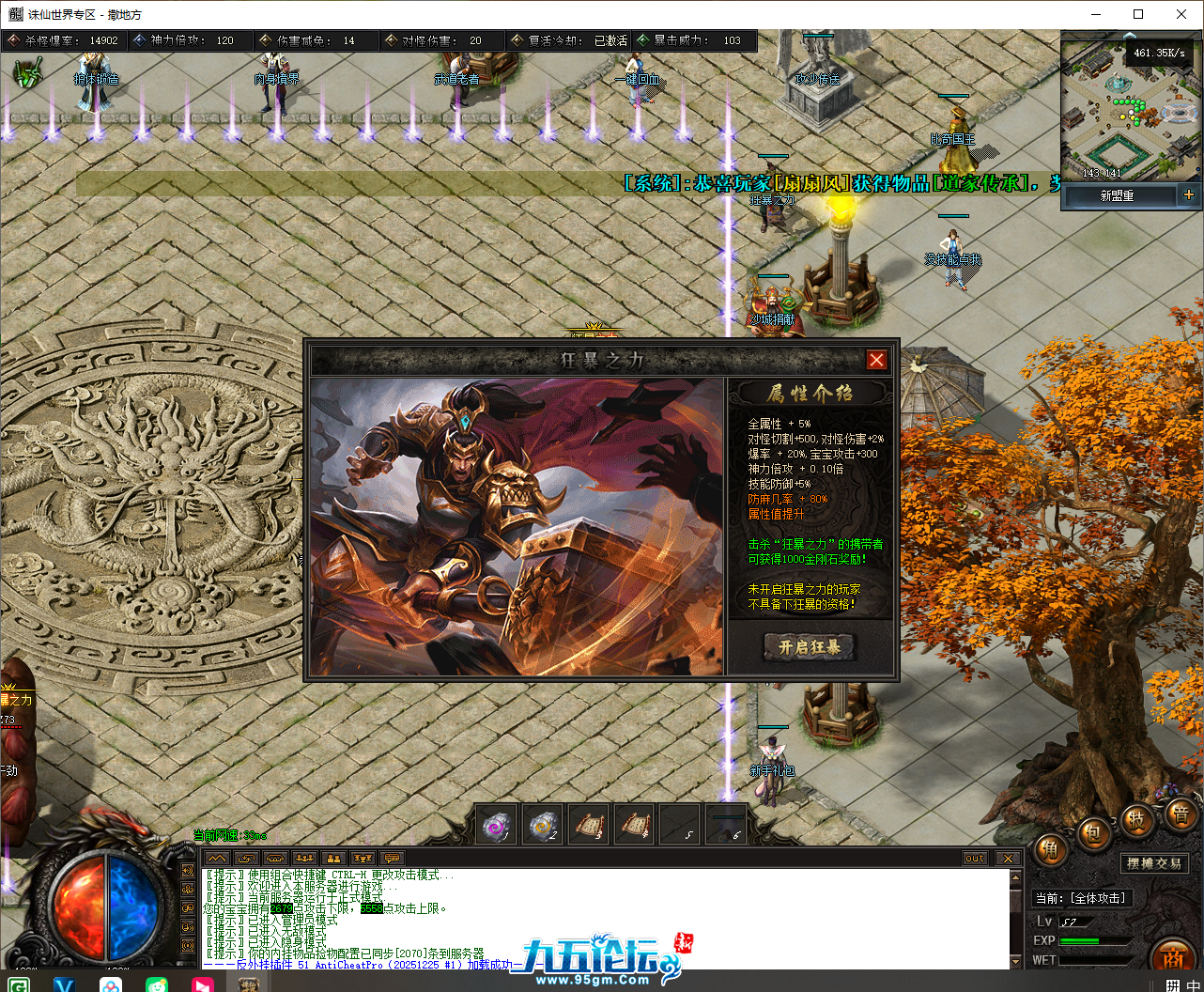
Task: Open stall trading via 摆摊交易 button
Action: (1155, 863)
